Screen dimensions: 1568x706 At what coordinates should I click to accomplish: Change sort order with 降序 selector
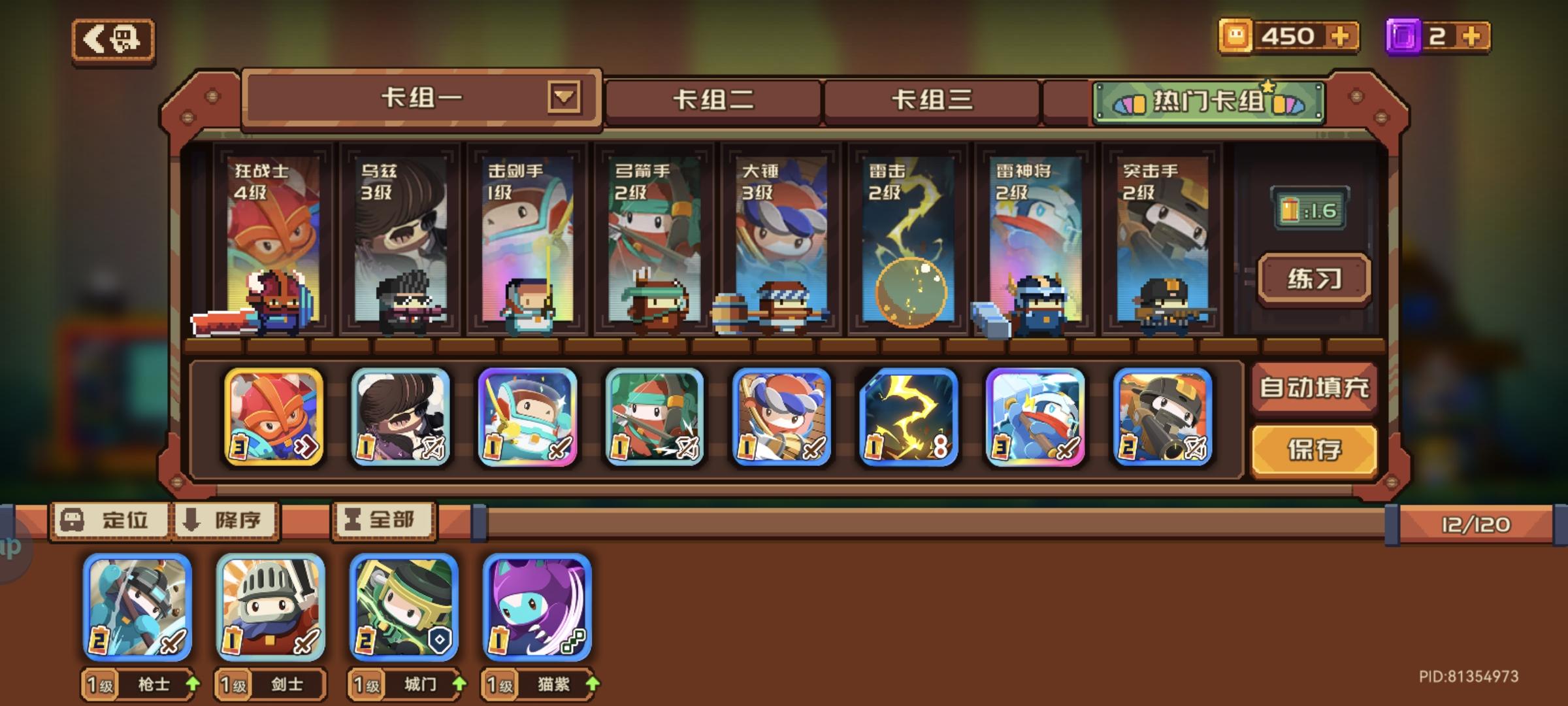[x=225, y=521]
